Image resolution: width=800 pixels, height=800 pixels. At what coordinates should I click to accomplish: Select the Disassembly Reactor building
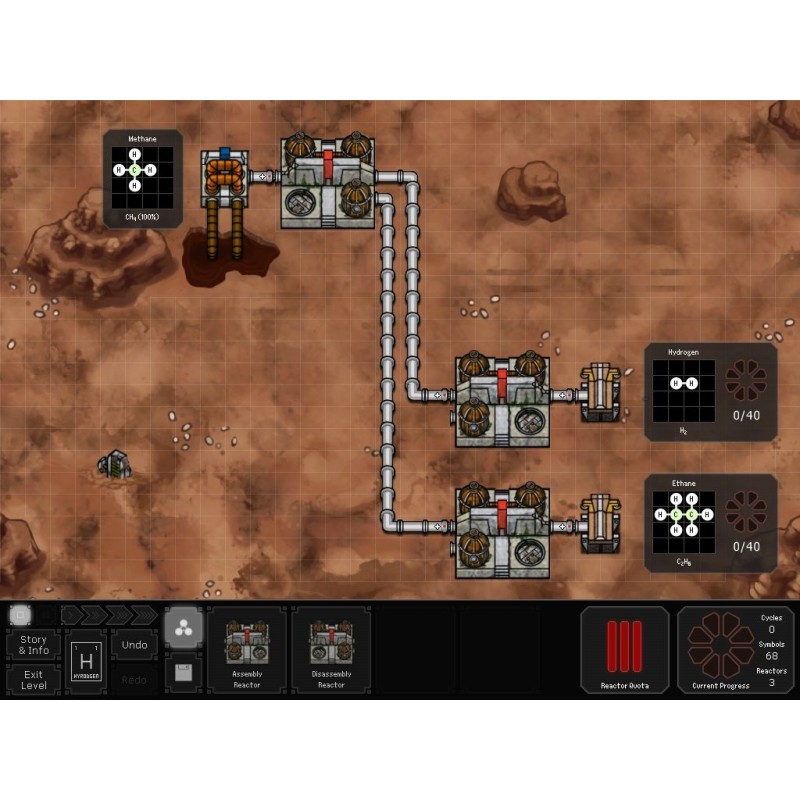[331, 649]
